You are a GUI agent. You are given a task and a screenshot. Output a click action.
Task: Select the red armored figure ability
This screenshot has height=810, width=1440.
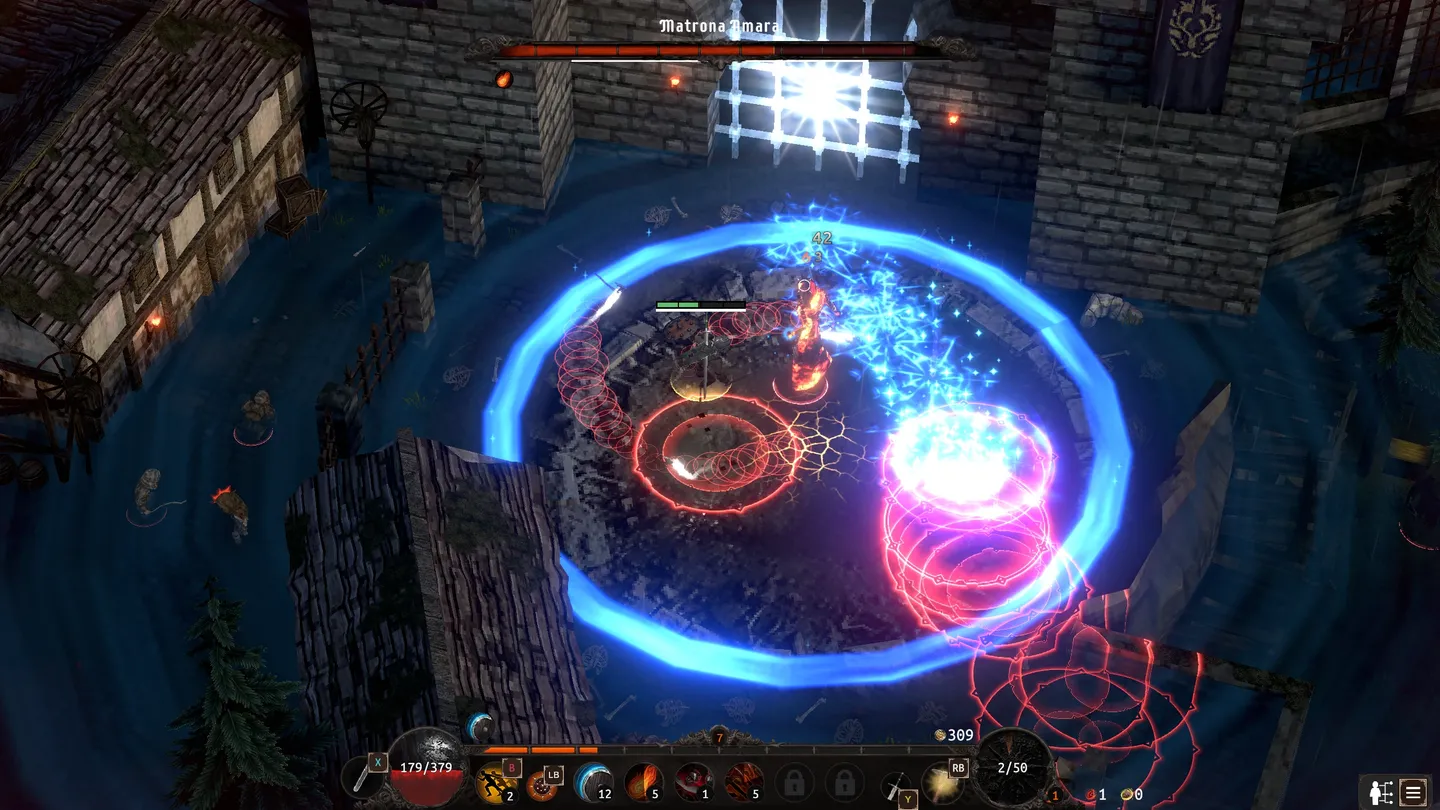click(x=692, y=781)
